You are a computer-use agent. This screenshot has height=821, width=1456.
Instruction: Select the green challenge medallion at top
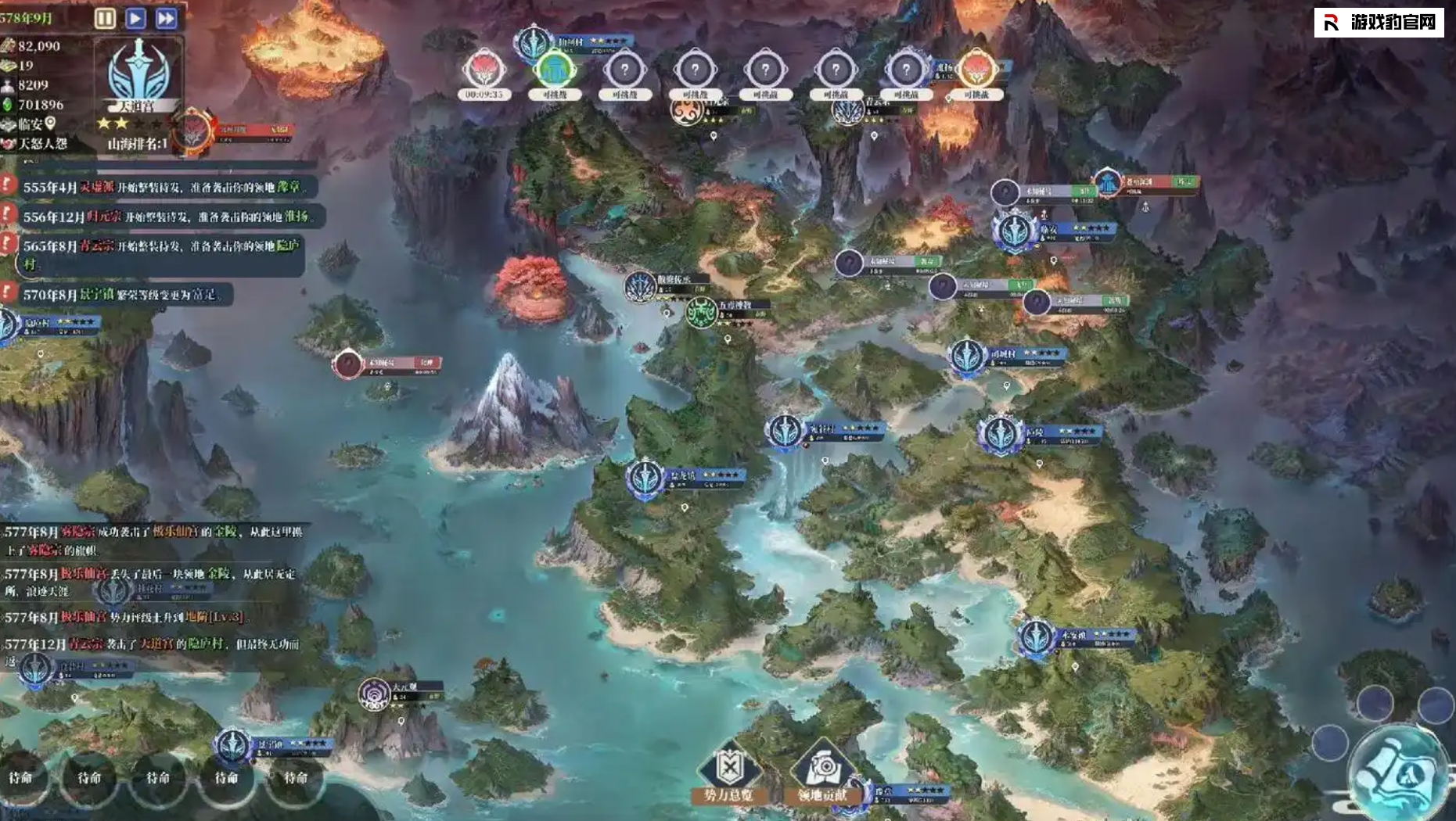[555, 71]
